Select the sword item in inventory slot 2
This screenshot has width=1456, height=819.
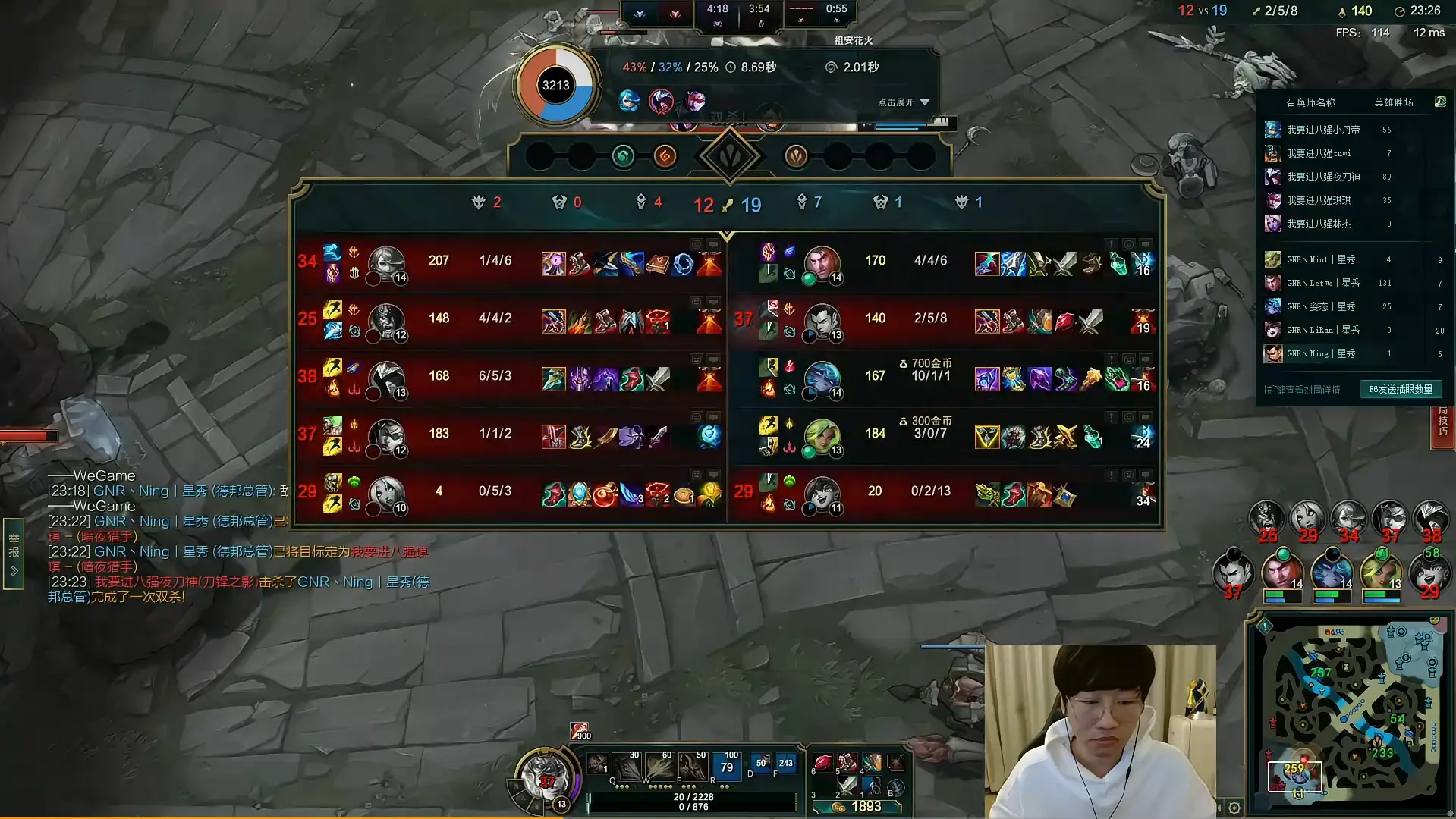coord(847,786)
